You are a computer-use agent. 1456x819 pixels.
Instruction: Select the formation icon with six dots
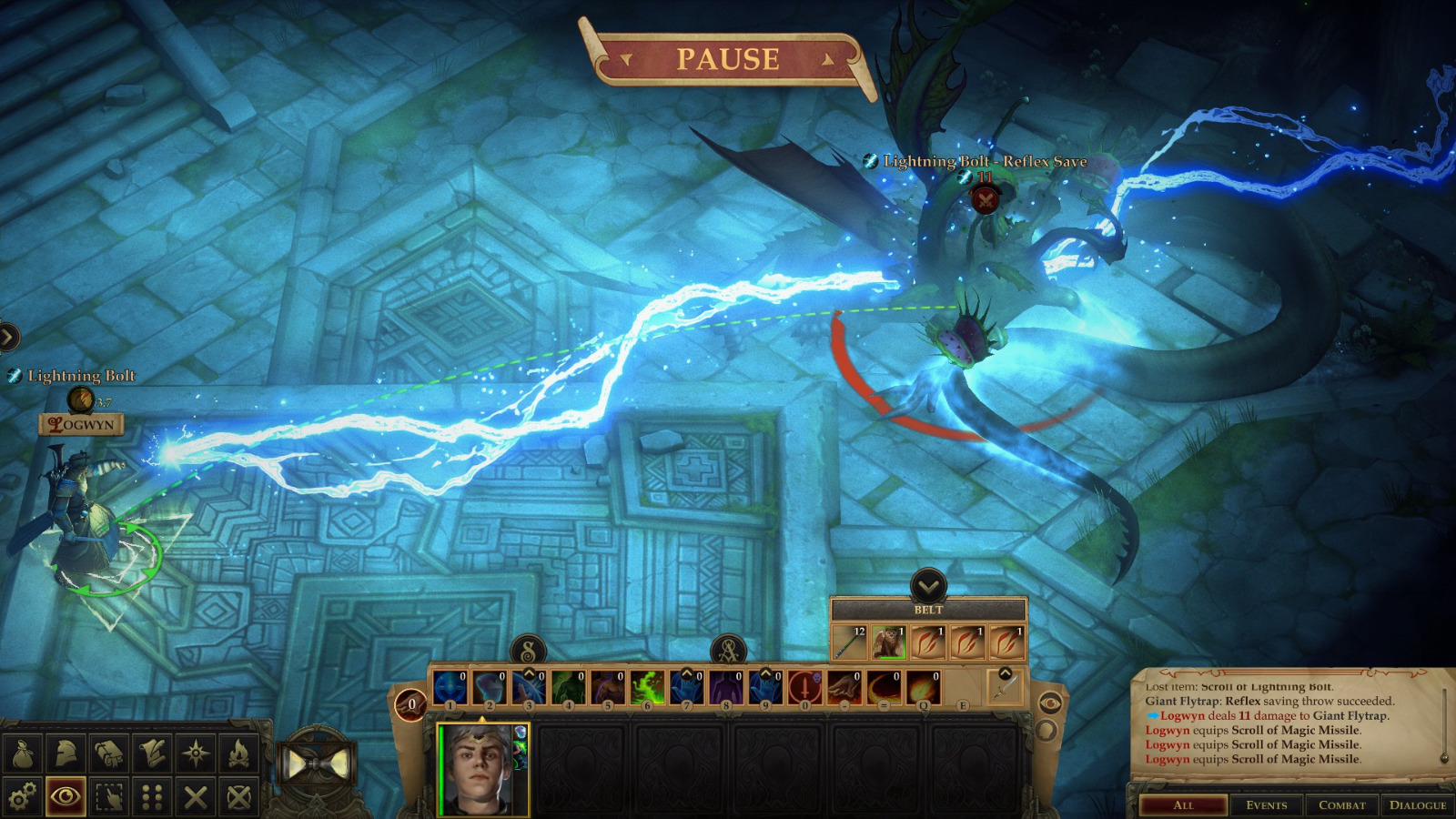click(x=151, y=794)
